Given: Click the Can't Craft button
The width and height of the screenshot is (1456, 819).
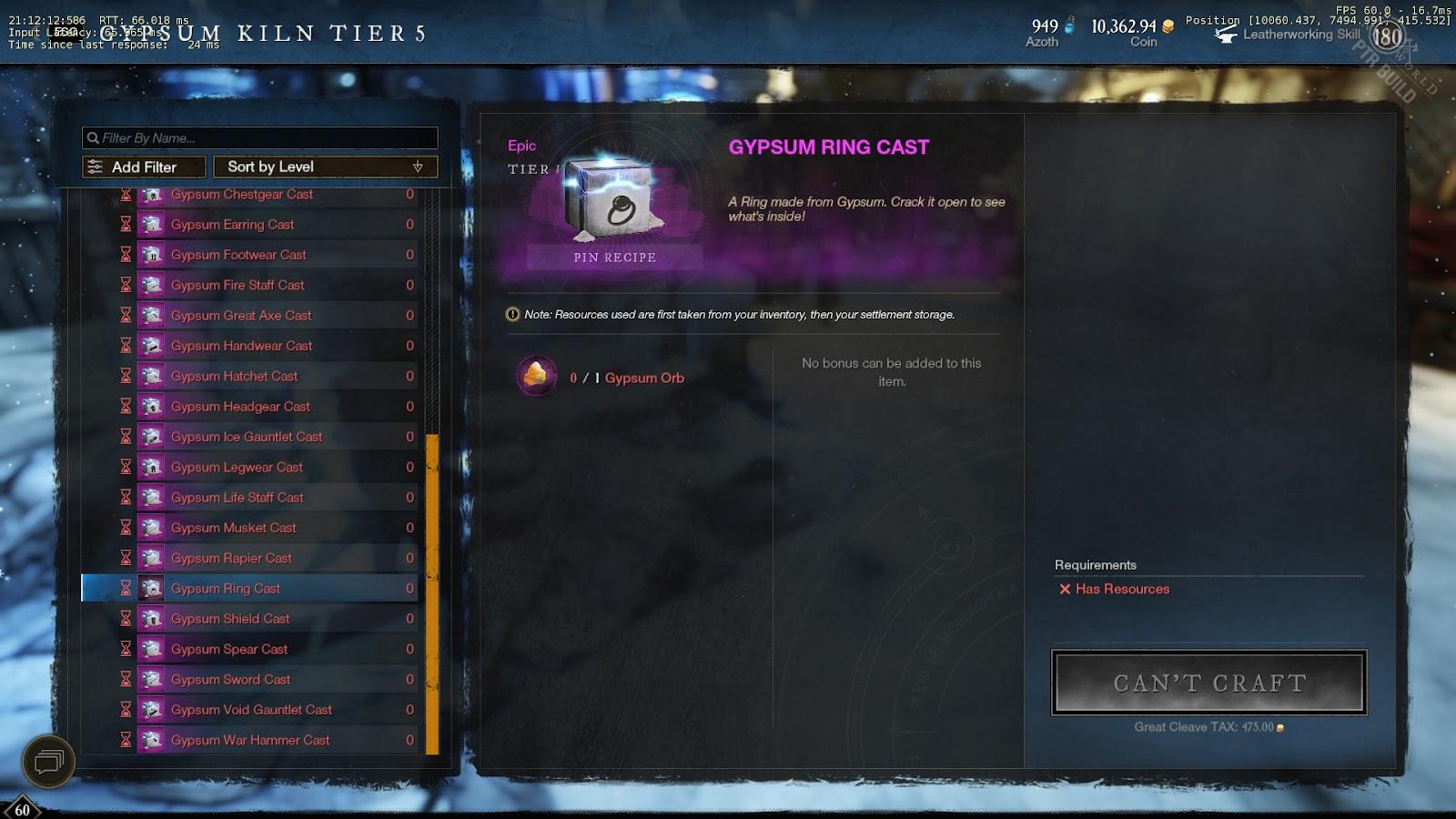Looking at the screenshot, I should (1208, 682).
